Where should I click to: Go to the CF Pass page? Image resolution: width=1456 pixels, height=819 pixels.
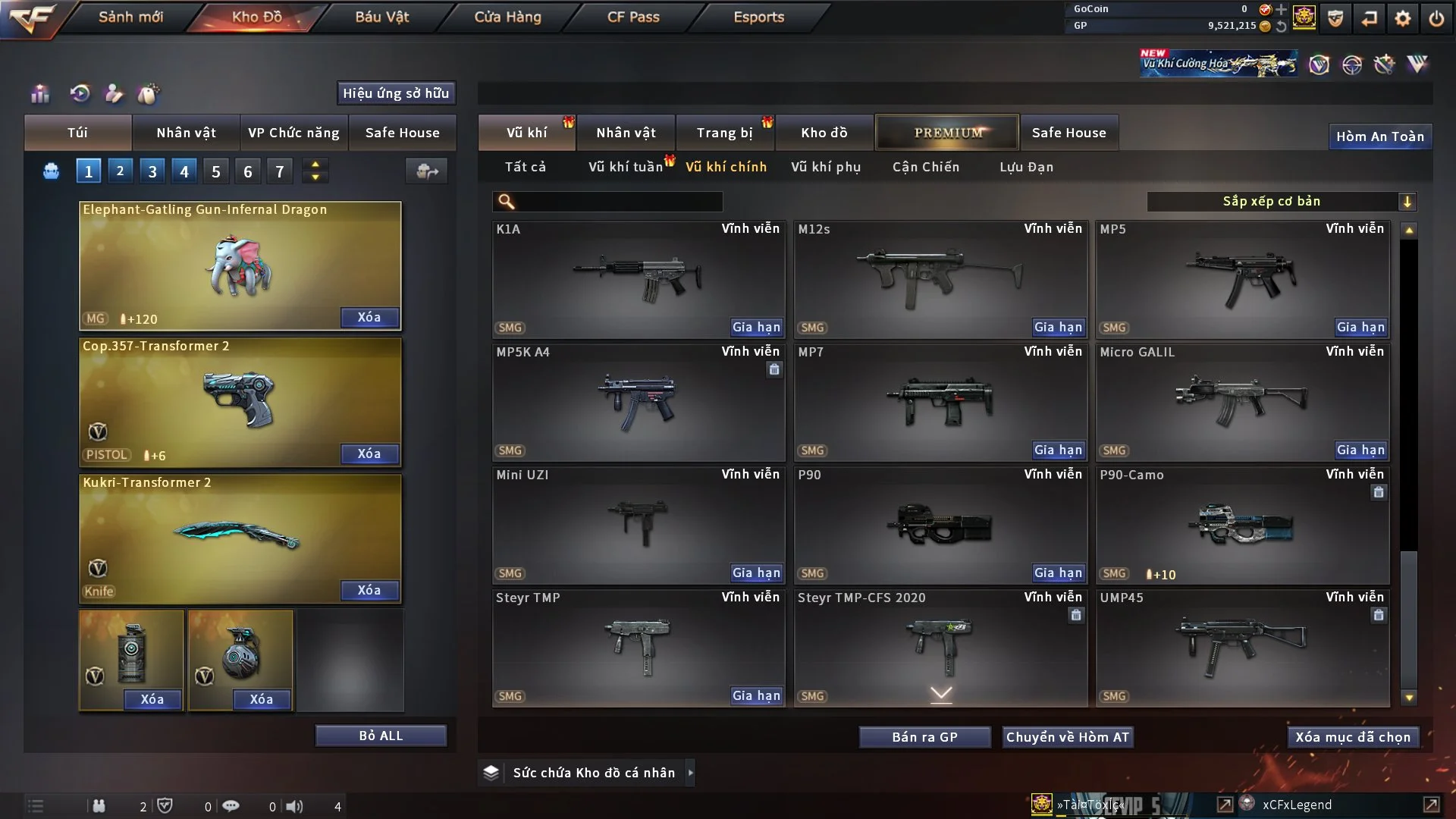click(633, 17)
